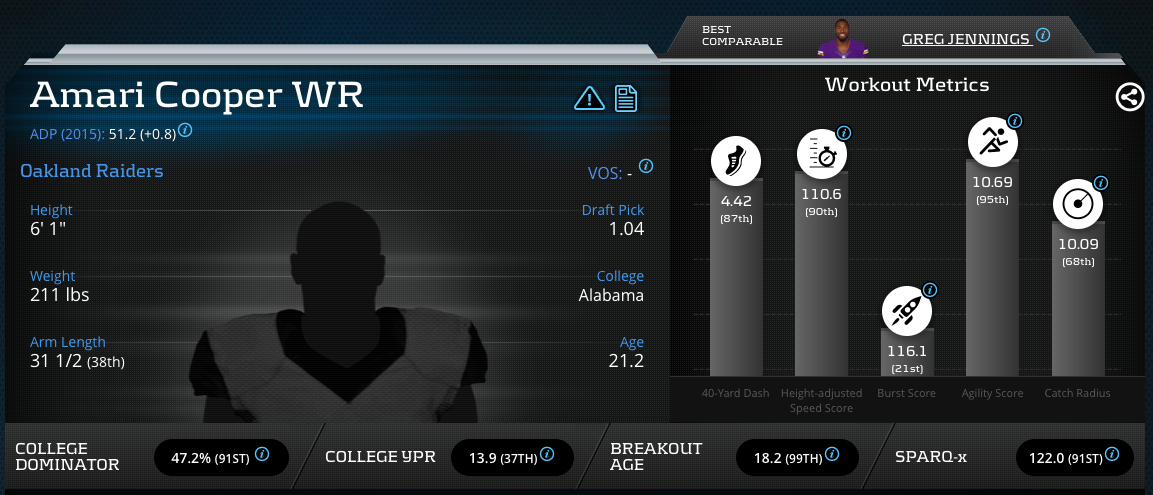Viewport: 1153px width, 495px height.
Task: Click the share icon
Action: coord(1129,97)
